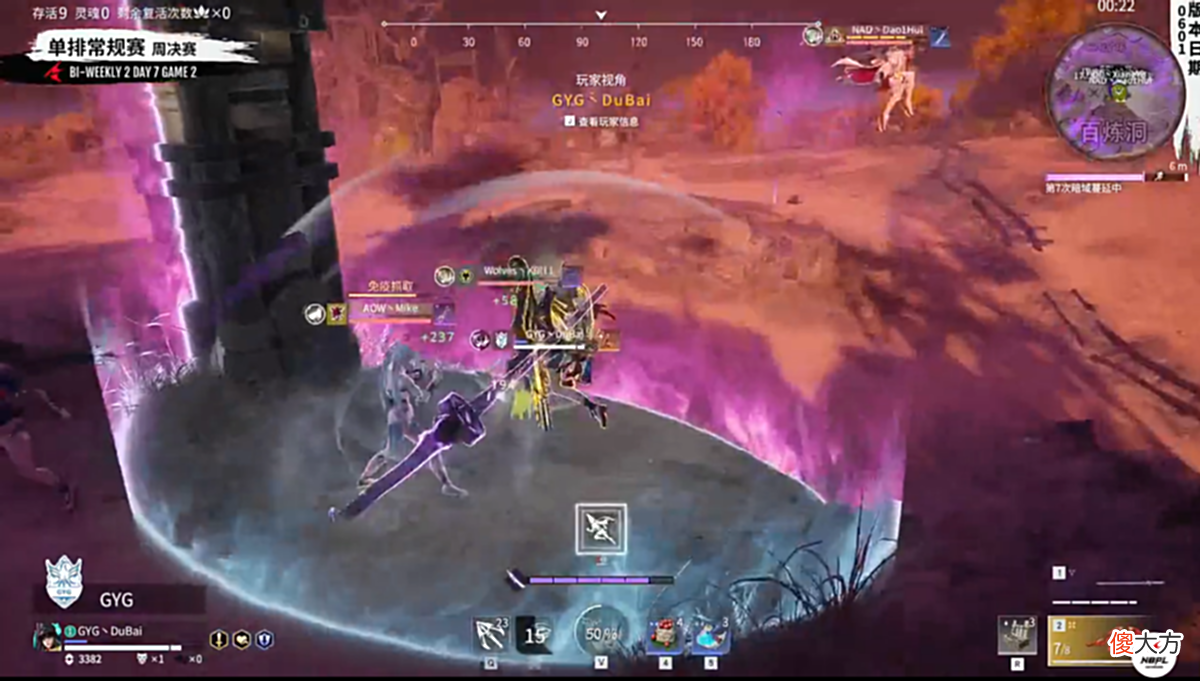Click the shuriken icon in the square frame
This screenshot has width=1200, height=681.
tap(601, 529)
